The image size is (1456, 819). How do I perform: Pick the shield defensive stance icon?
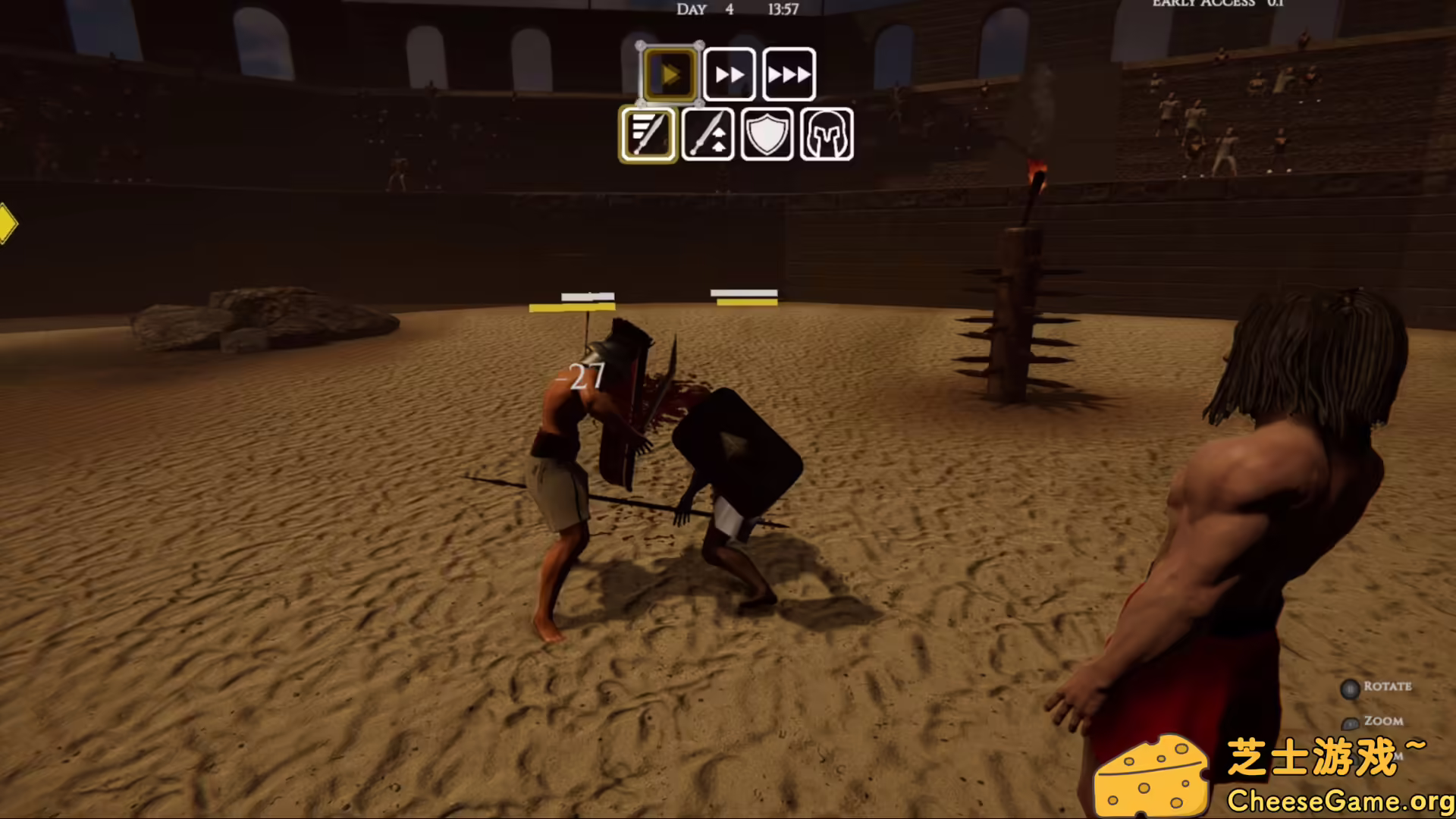[x=766, y=136]
